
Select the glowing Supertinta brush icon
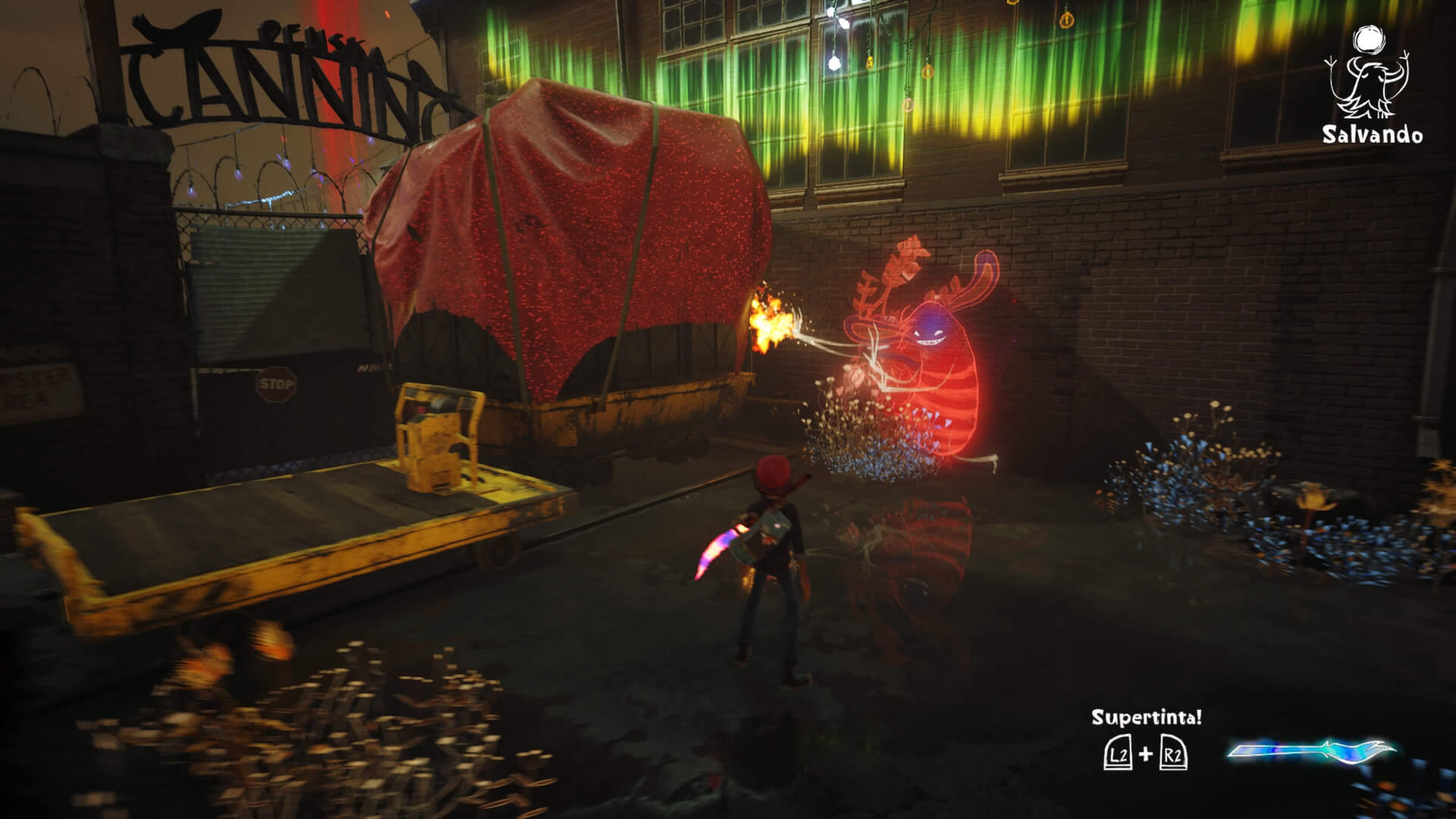click(x=1311, y=751)
